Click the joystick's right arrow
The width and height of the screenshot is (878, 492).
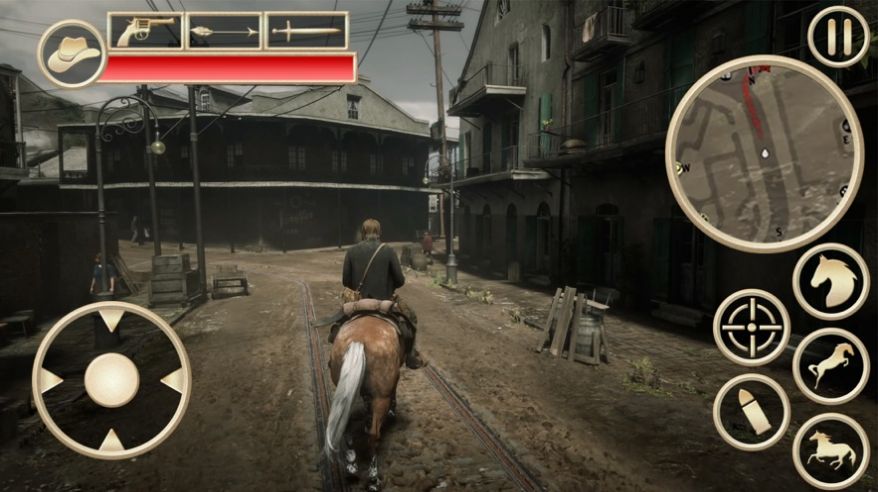click(173, 380)
